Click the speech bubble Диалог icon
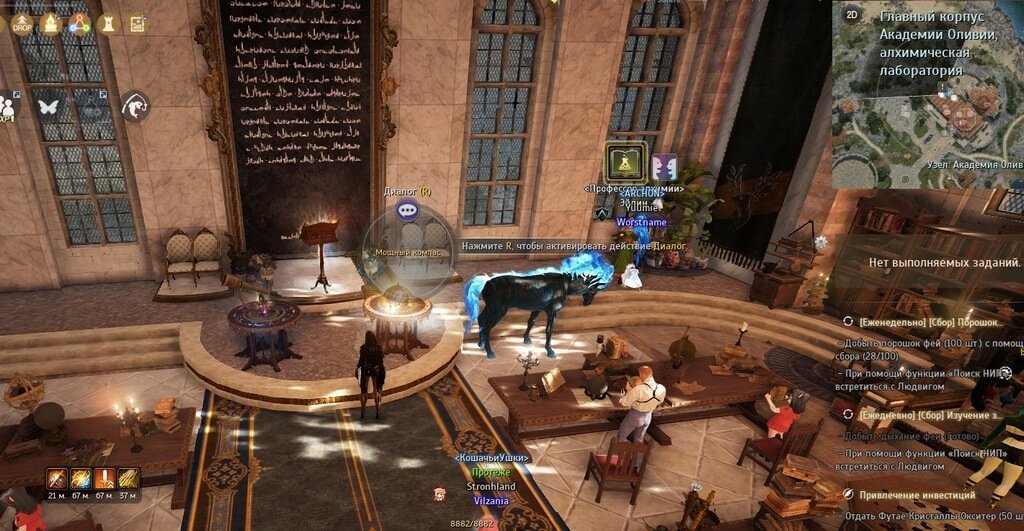The width and height of the screenshot is (1024, 531). (407, 210)
